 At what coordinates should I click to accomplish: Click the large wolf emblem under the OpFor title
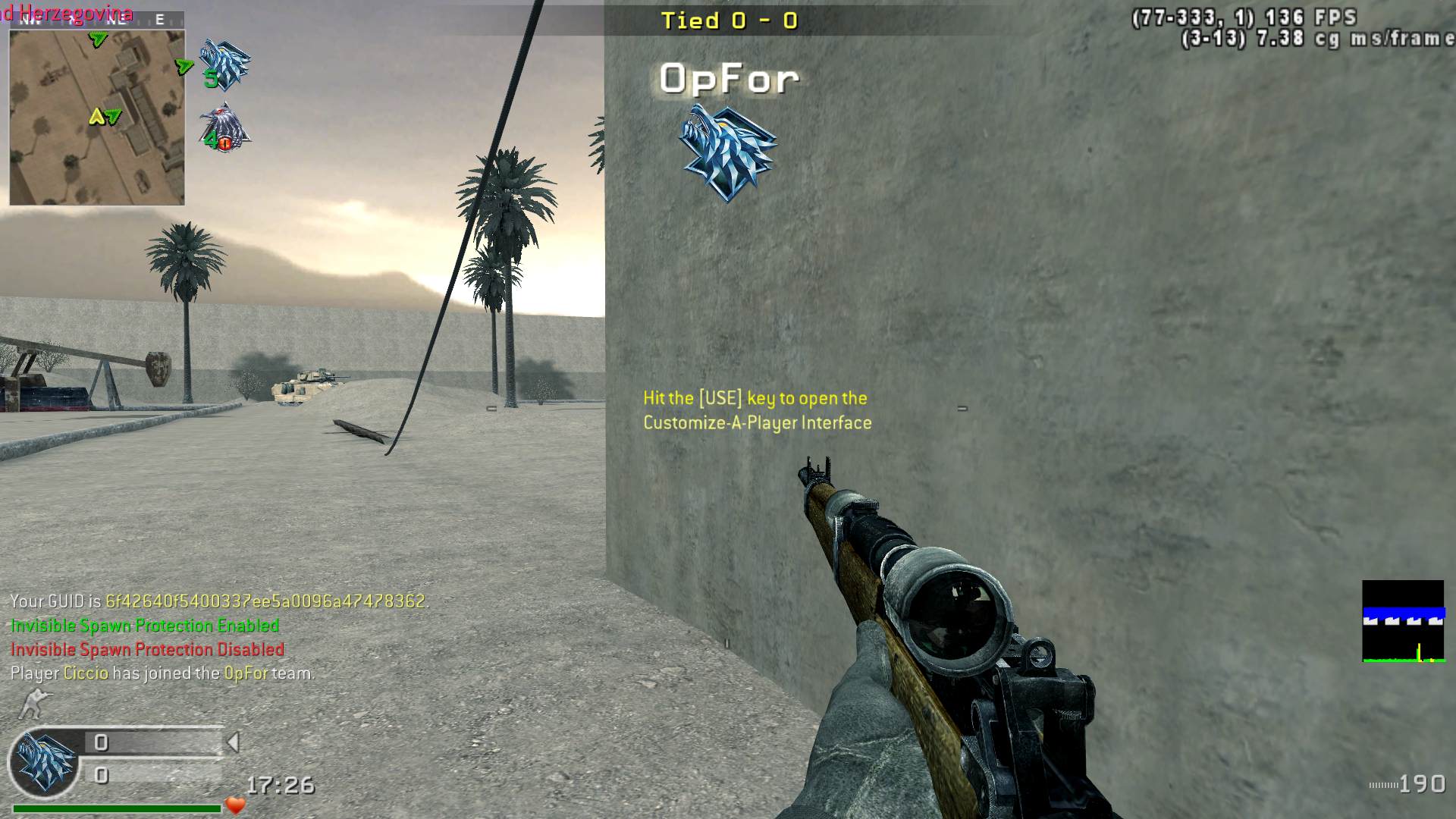pyautogui.click(x=727, y=152)
